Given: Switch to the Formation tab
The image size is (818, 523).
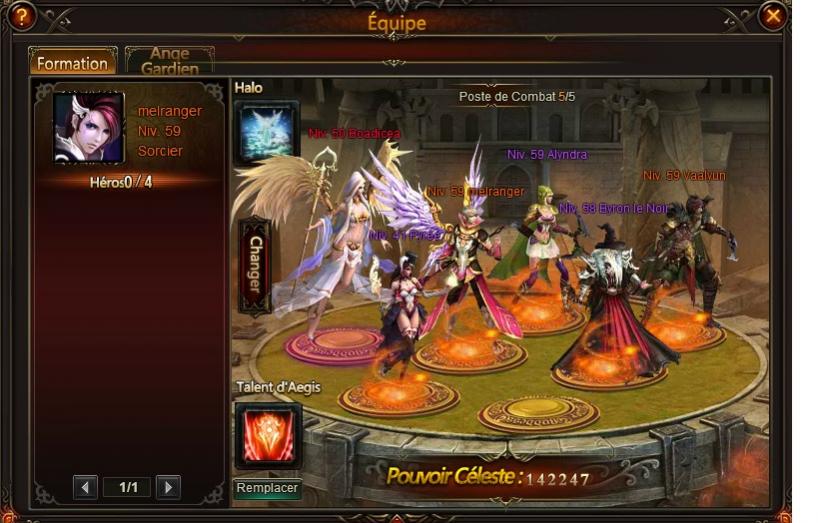Looking at the screenshot, I should tap(72, 63).
